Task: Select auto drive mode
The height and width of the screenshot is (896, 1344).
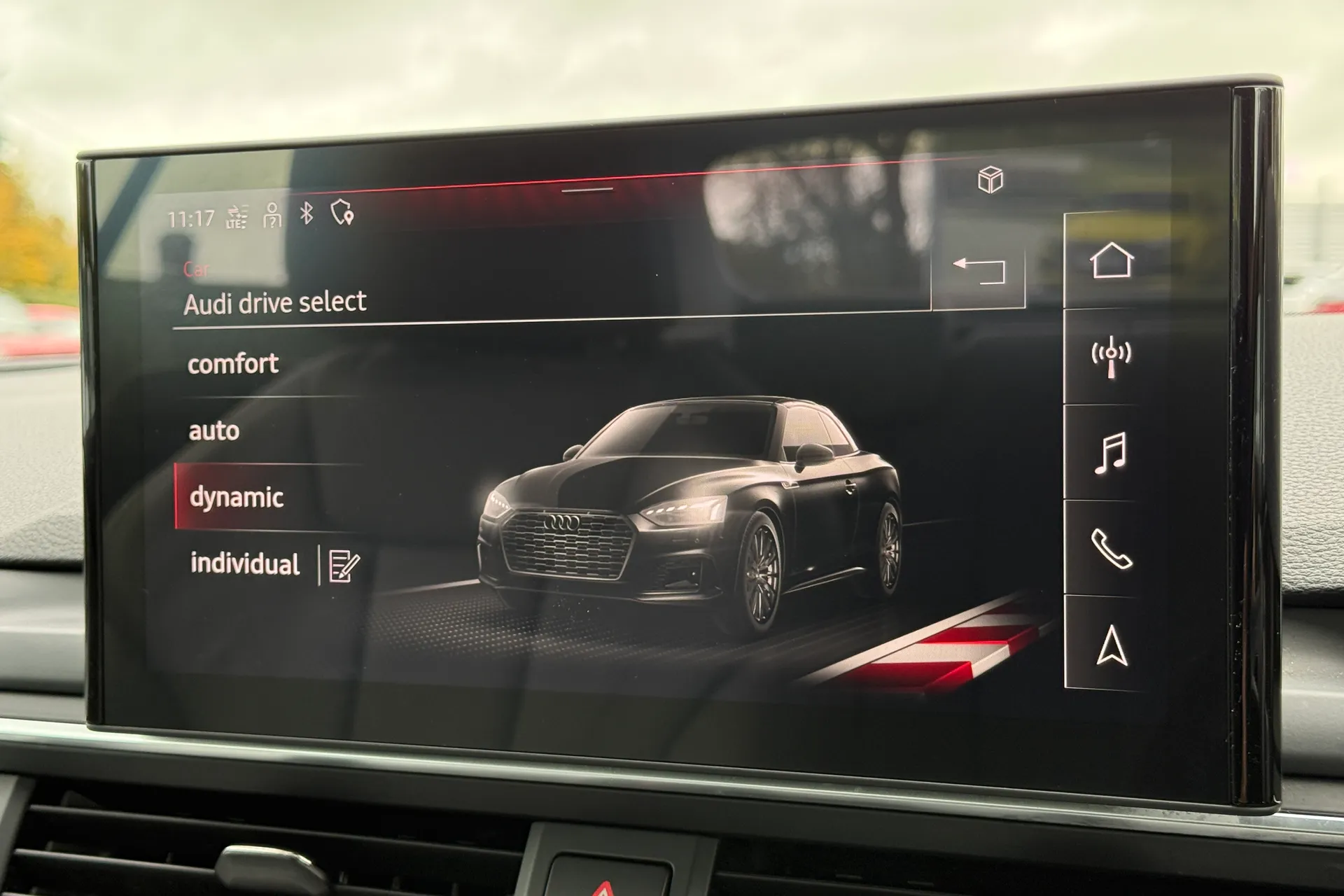Action: click(214, 432)
